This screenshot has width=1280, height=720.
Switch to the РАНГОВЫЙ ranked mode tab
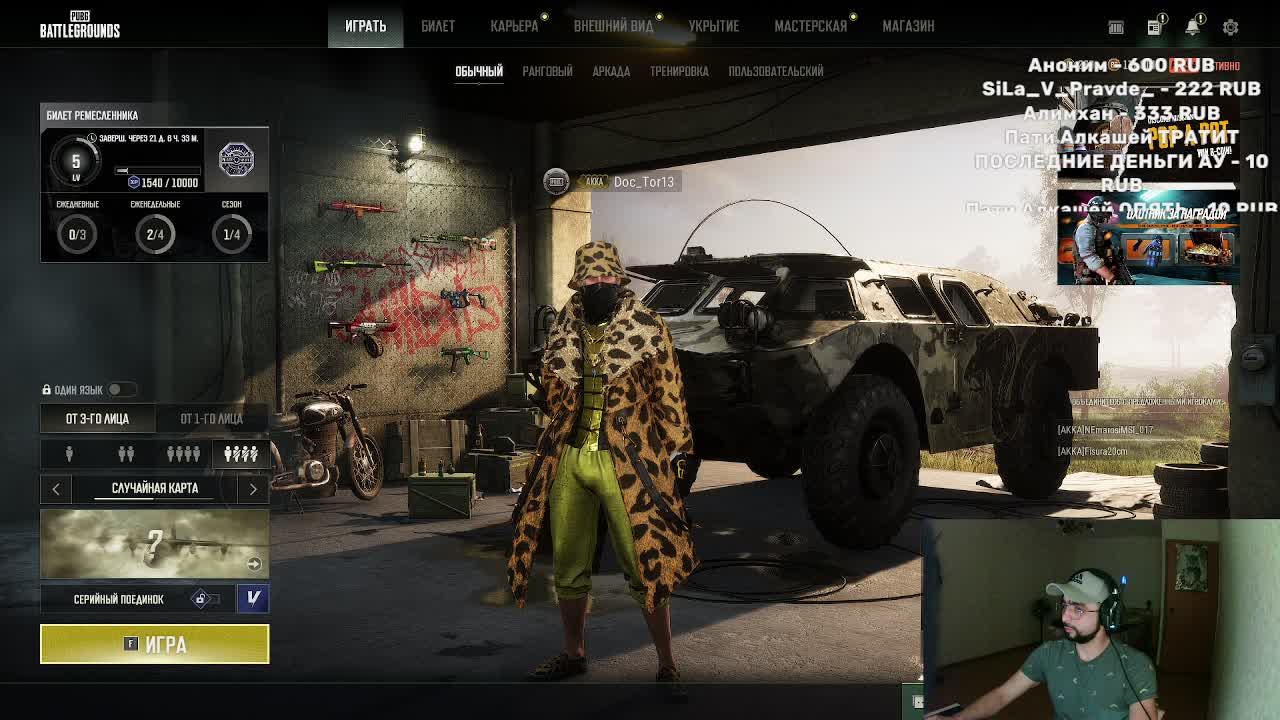(x=547, y=71)
